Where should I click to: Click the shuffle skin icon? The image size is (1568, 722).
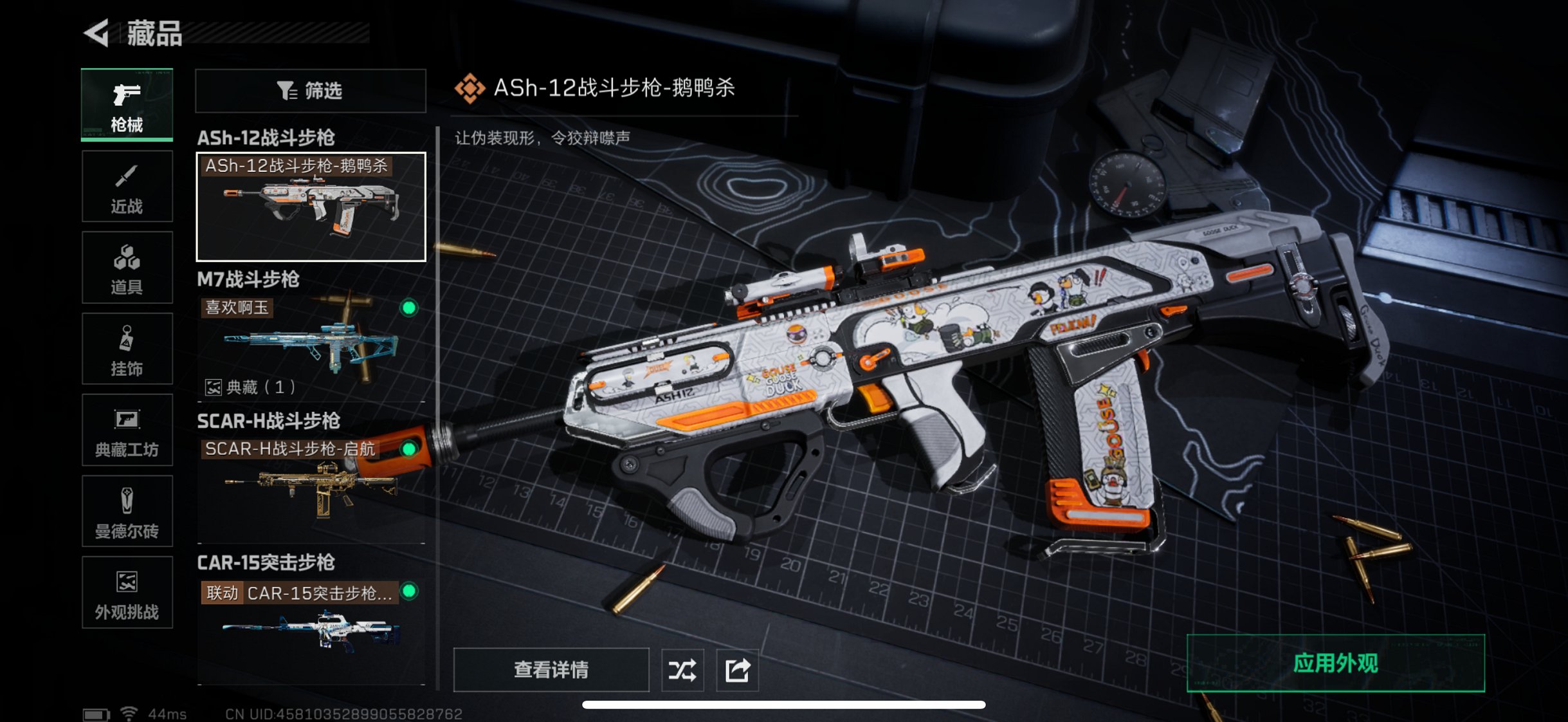tap(682, 669)
